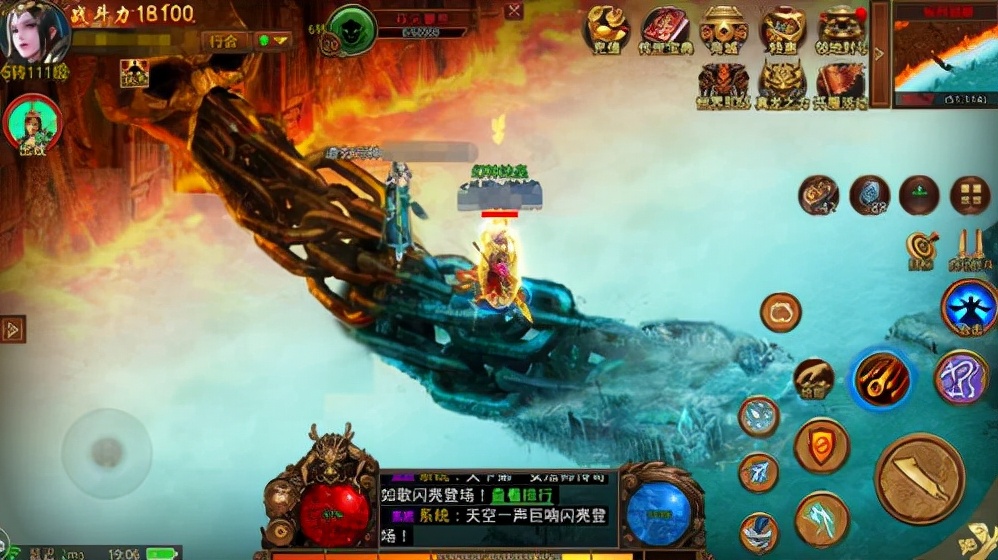This screenshot has height=560, width=998.
Task: Tap the large blade basic attack button
Action: pyautogui.click(x=920, y=478)
